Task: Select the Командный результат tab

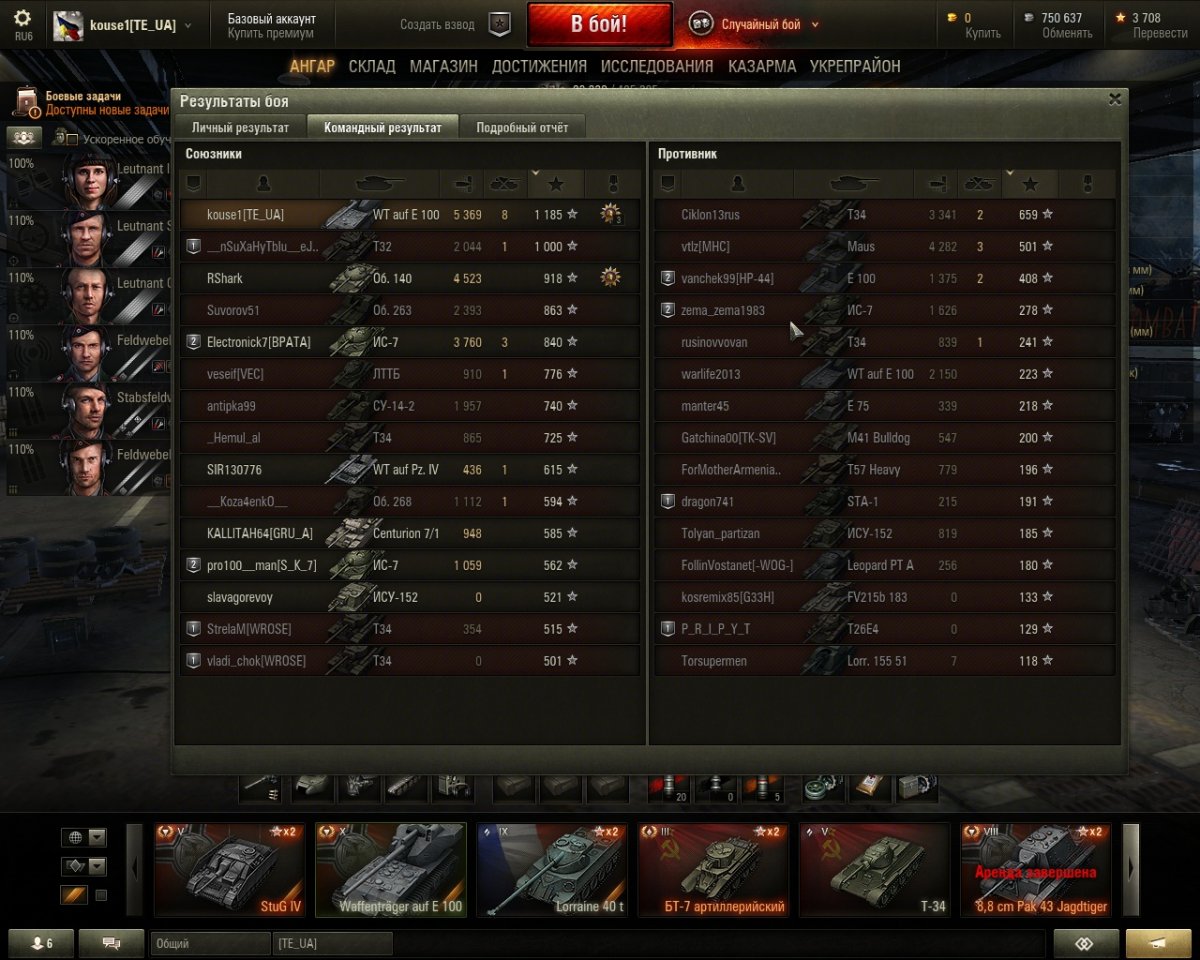Action: (382, 128)
